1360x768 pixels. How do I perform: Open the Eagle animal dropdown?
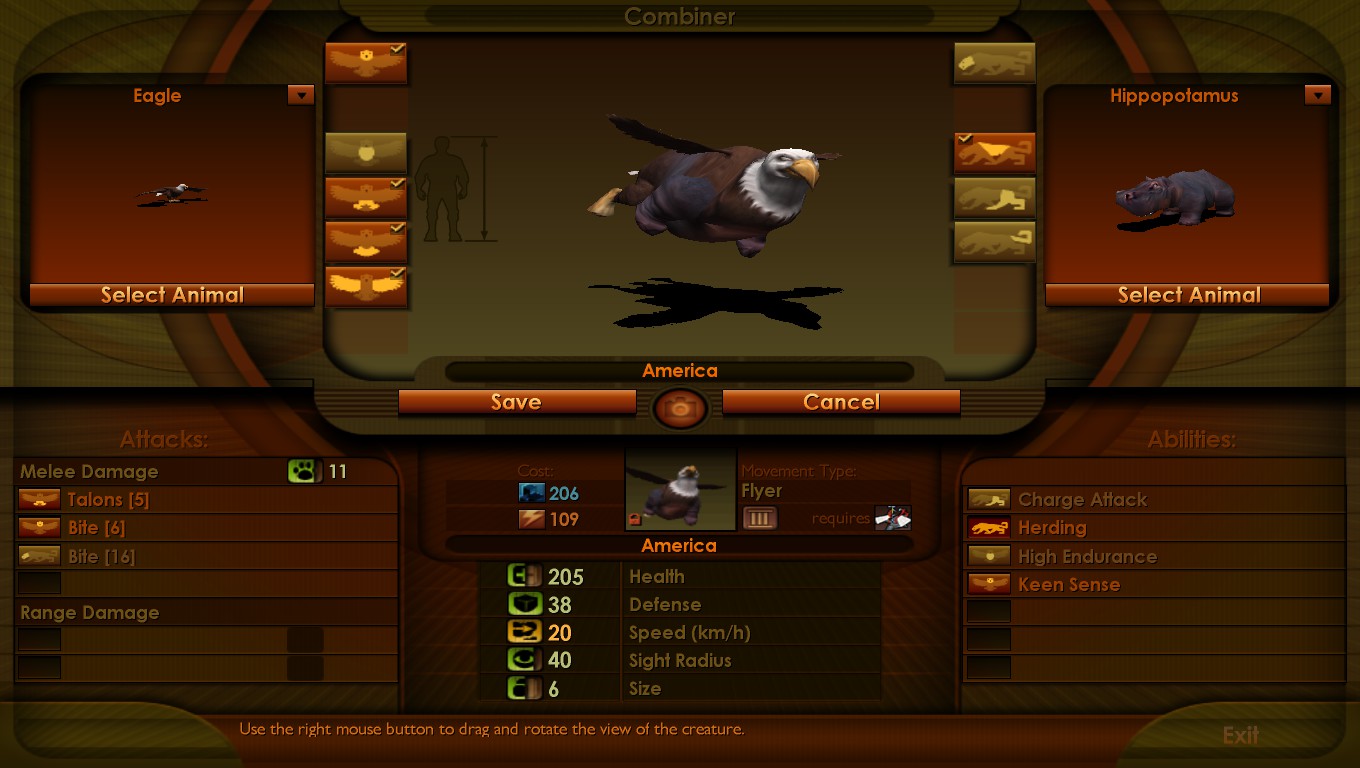point(301,95)
